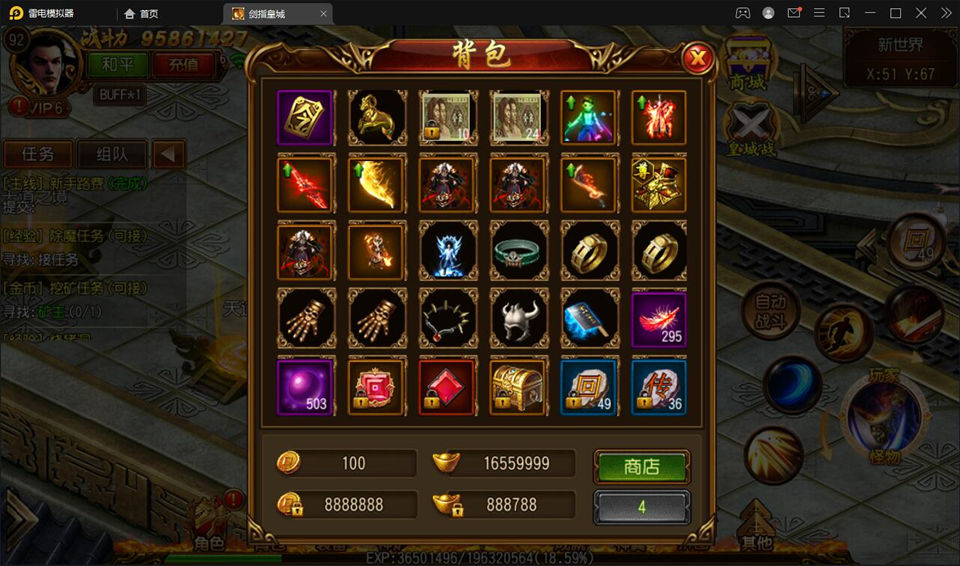This screenshot has height=566, width=960.
Task: Select the blue warhammer item
Action: click(x=588, y=318)
